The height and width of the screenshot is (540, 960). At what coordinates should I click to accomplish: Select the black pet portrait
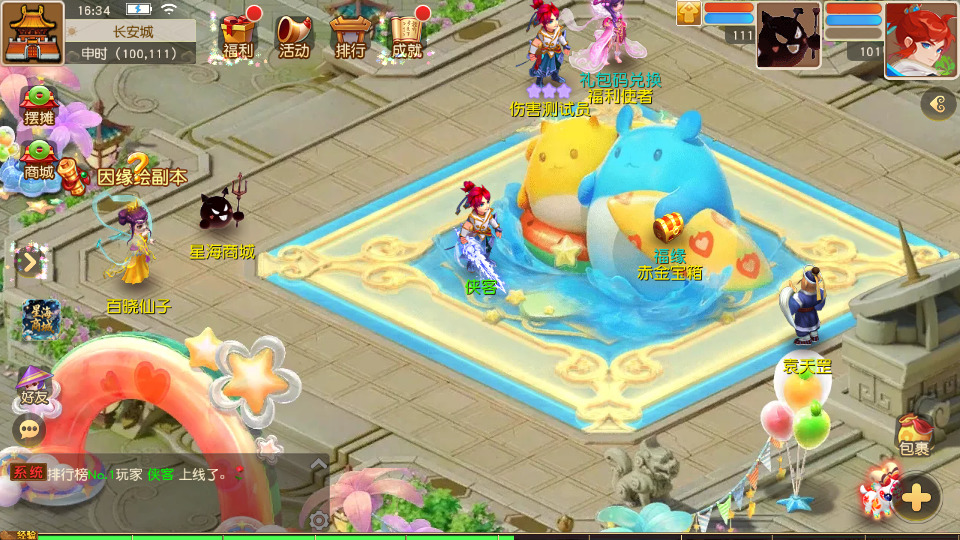tap(788, 35)
